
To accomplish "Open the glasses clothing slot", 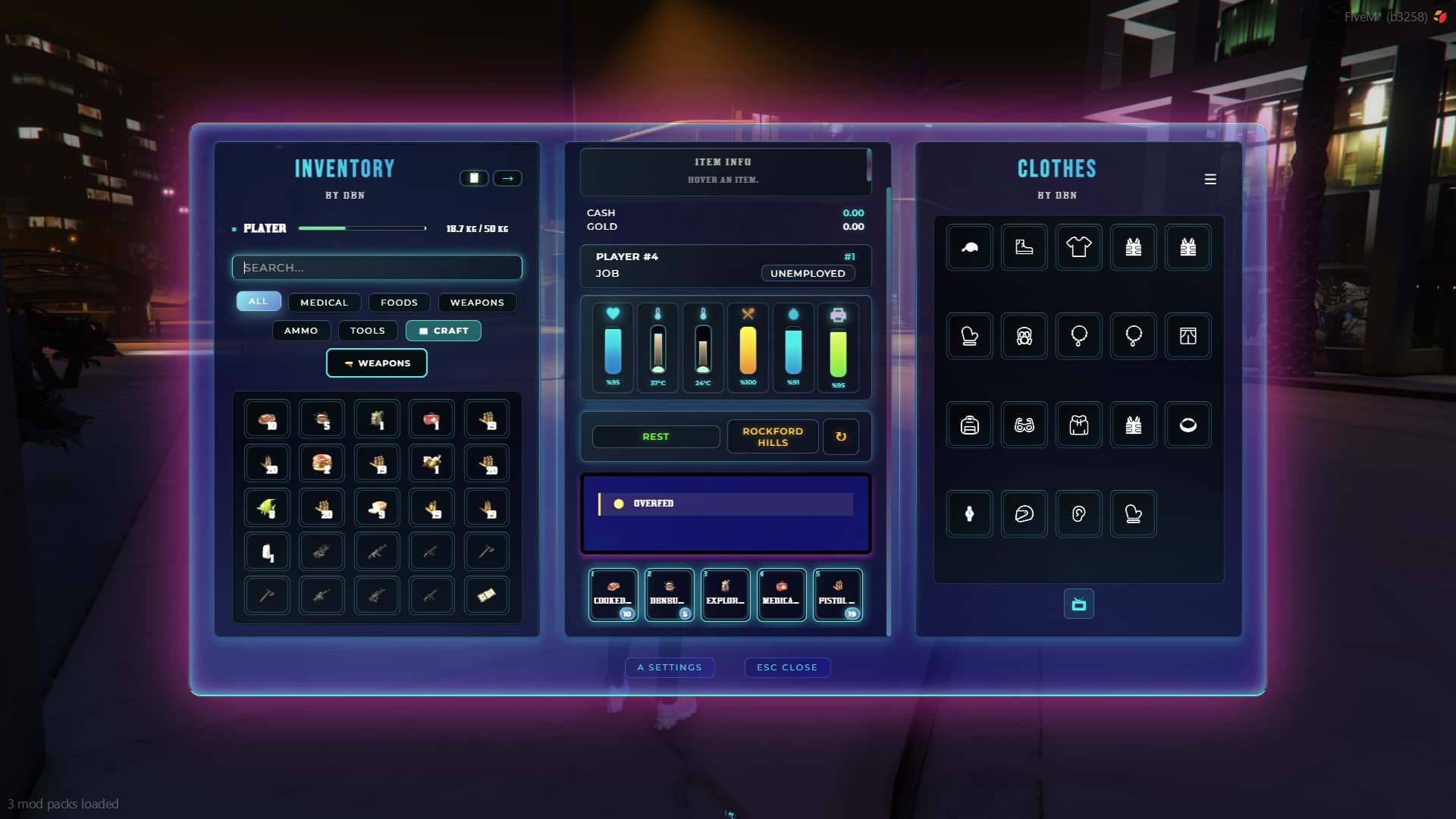I will [x=1024, y=425].
